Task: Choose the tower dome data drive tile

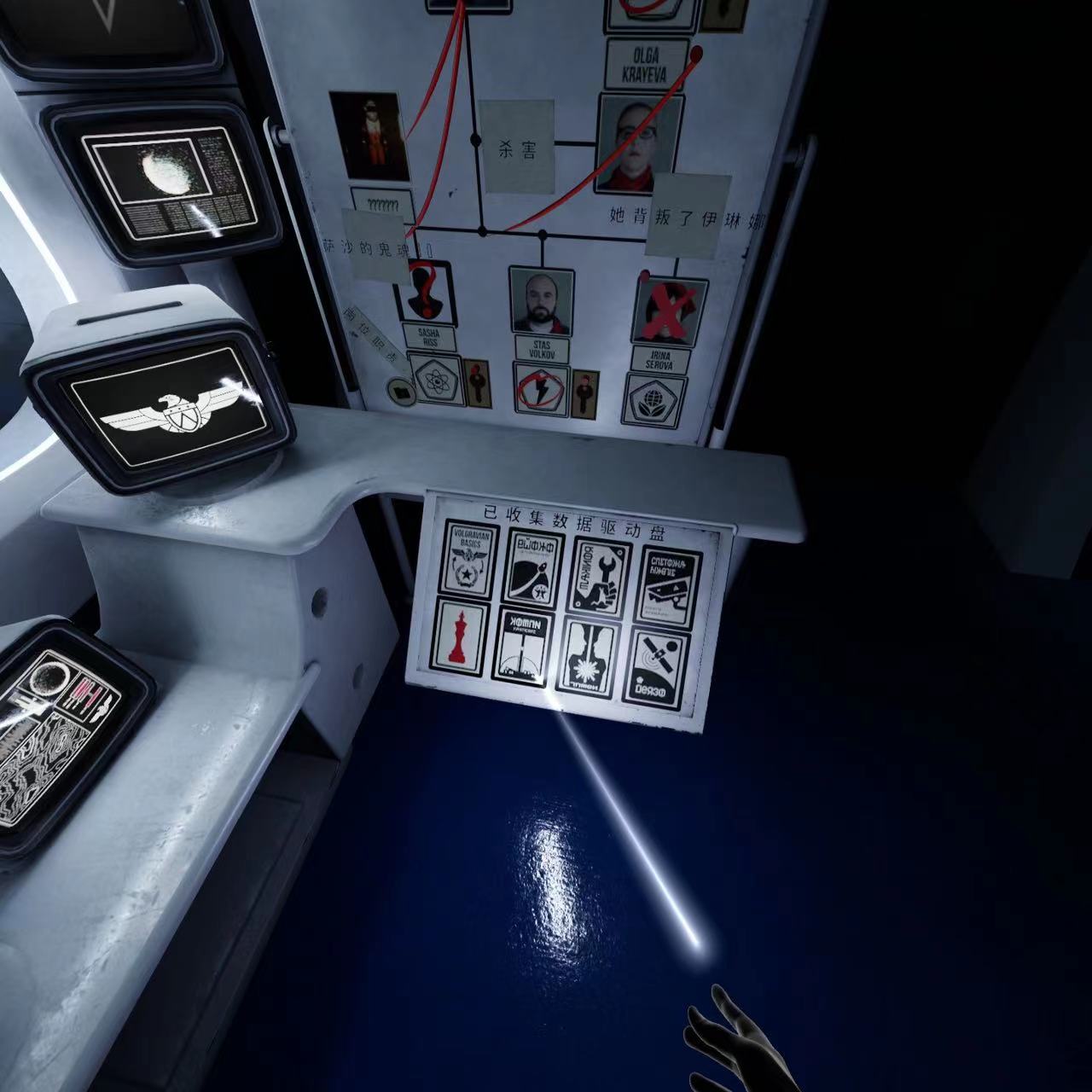Action: pos(523,648)
